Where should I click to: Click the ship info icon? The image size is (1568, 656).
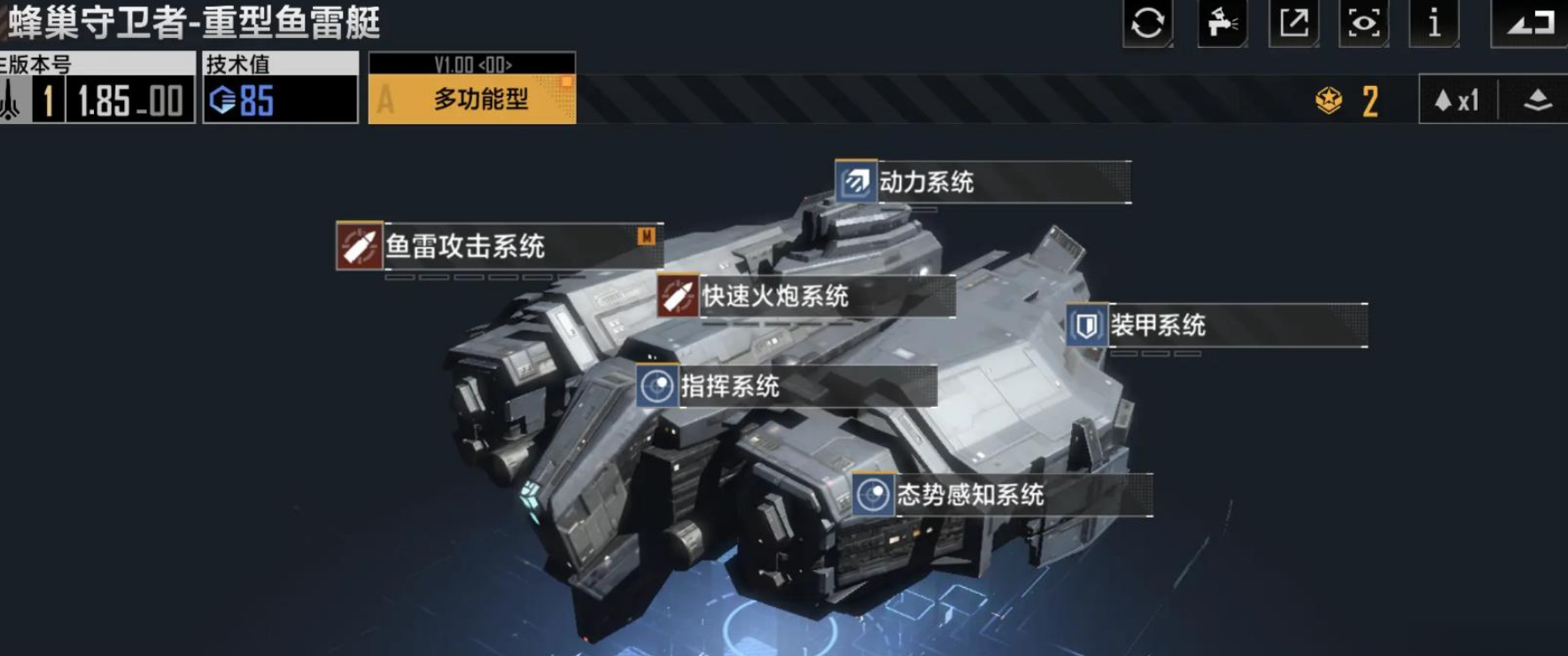[x=1435, y=25]
